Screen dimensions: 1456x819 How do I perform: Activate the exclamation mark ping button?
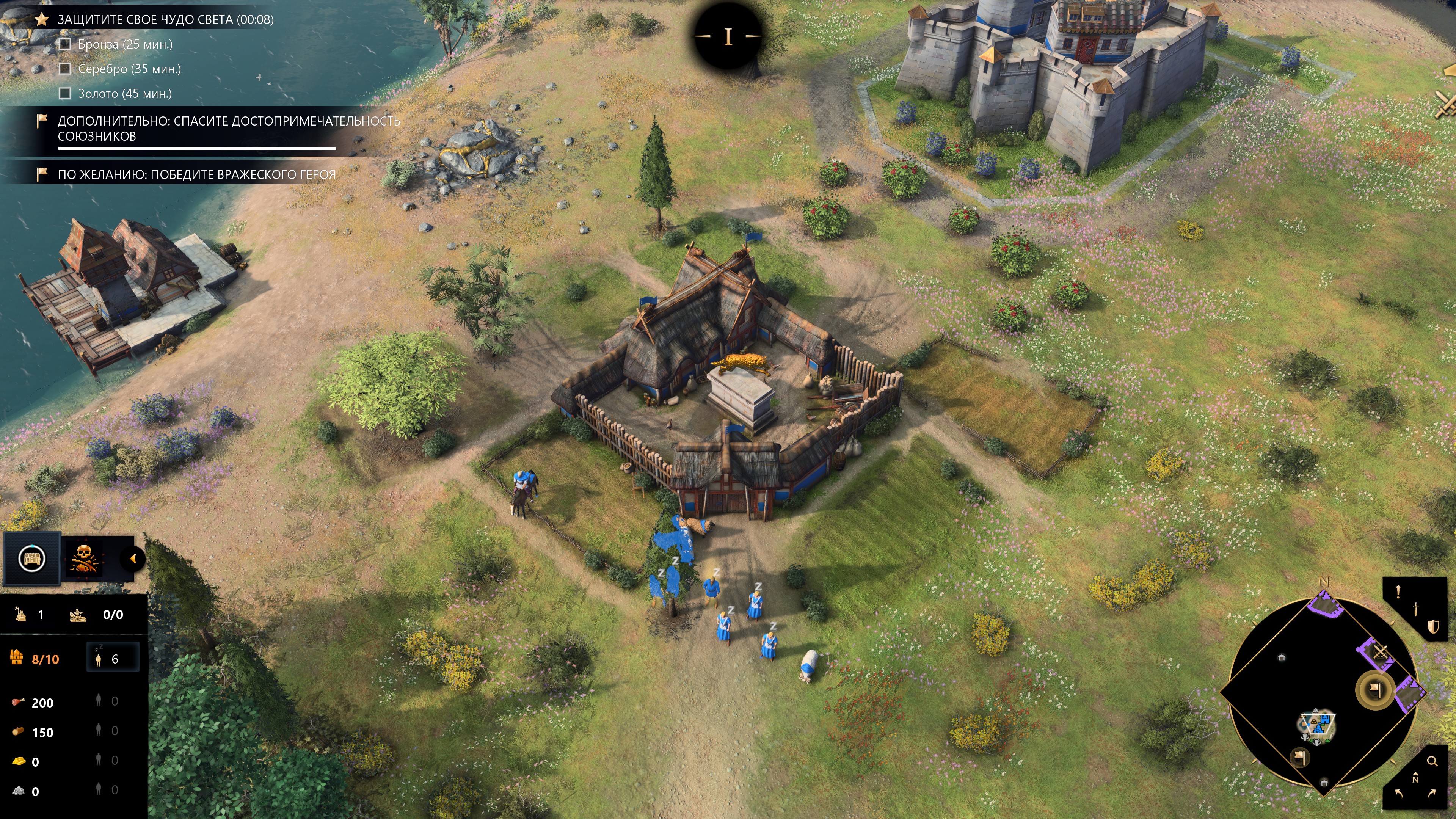click(x=1398, y=592)
